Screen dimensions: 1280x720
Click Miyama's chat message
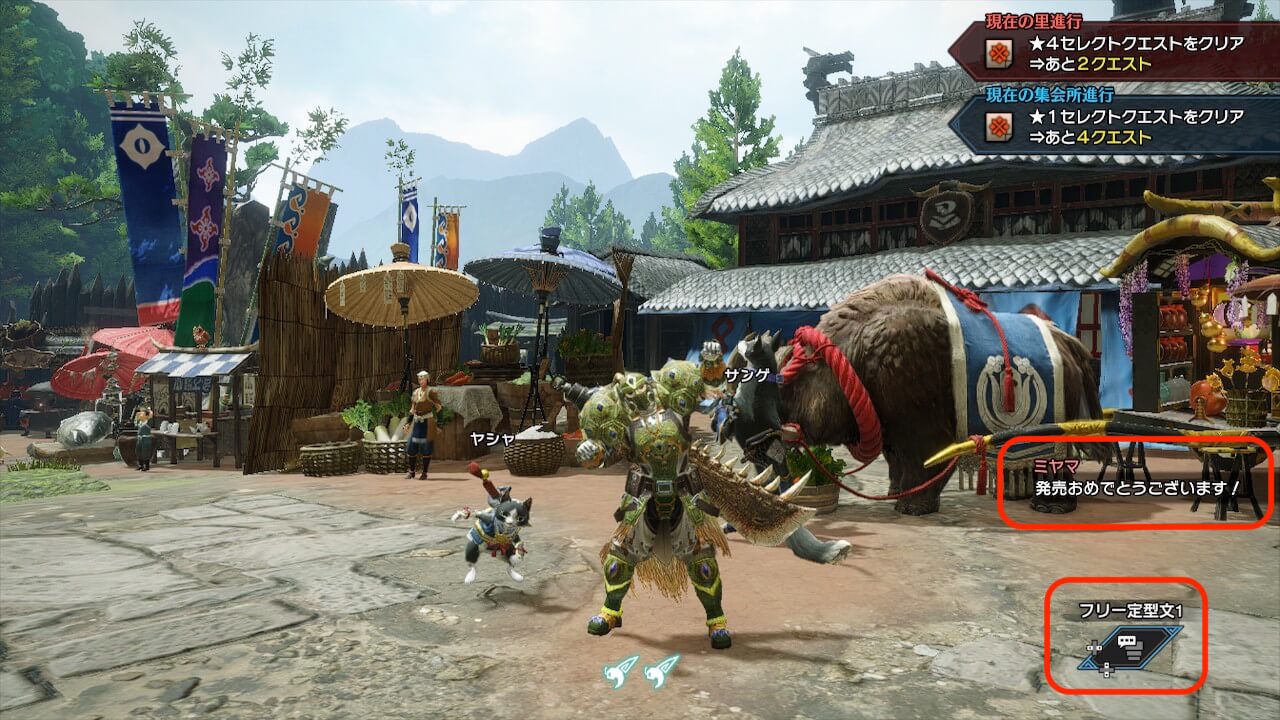1136,488
